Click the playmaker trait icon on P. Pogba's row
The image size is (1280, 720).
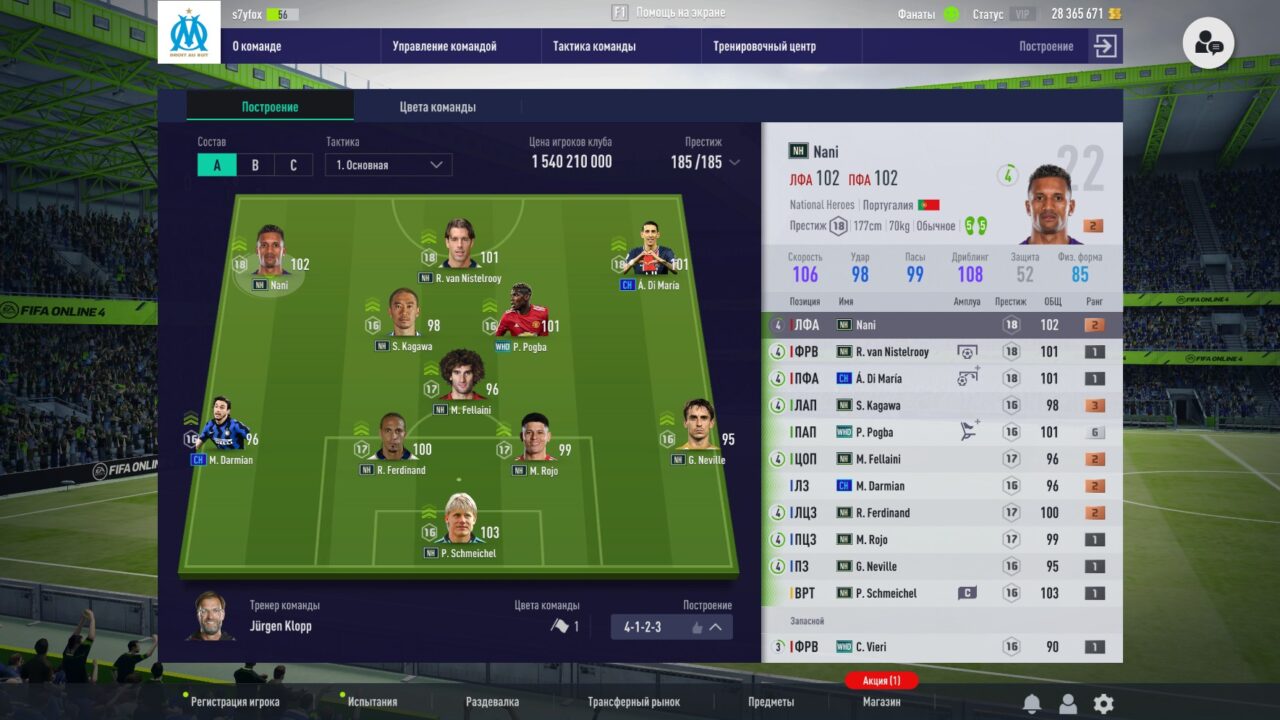pos(966,430)
